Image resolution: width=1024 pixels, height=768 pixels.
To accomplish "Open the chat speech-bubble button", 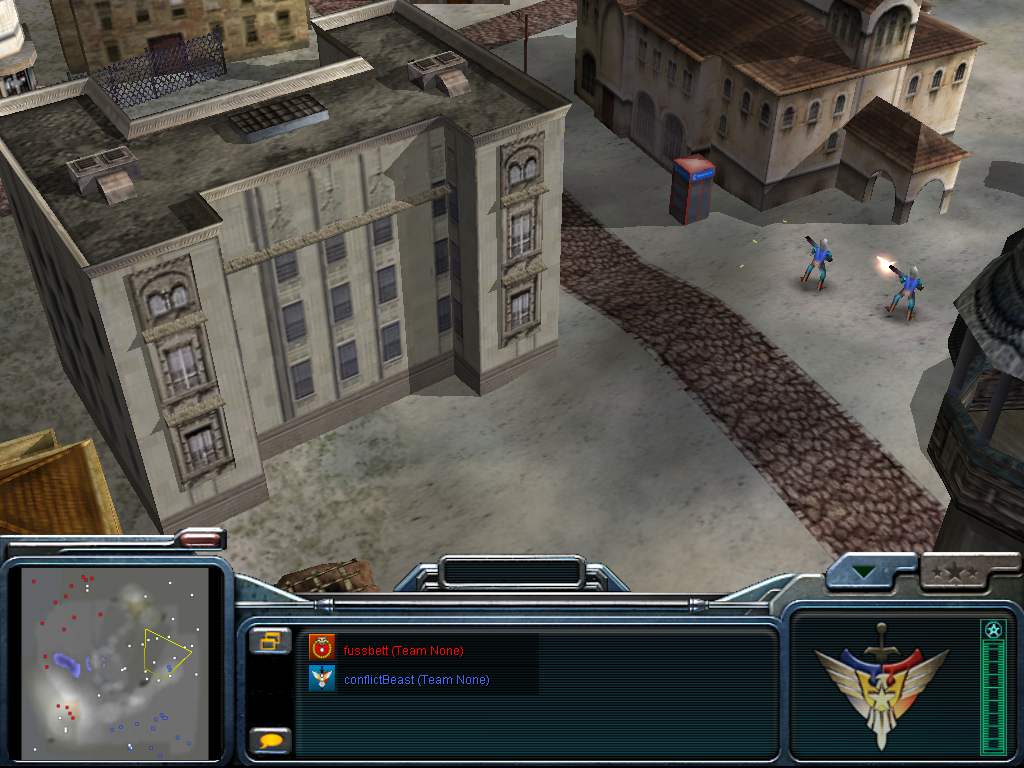I will (x=270, y=741).
